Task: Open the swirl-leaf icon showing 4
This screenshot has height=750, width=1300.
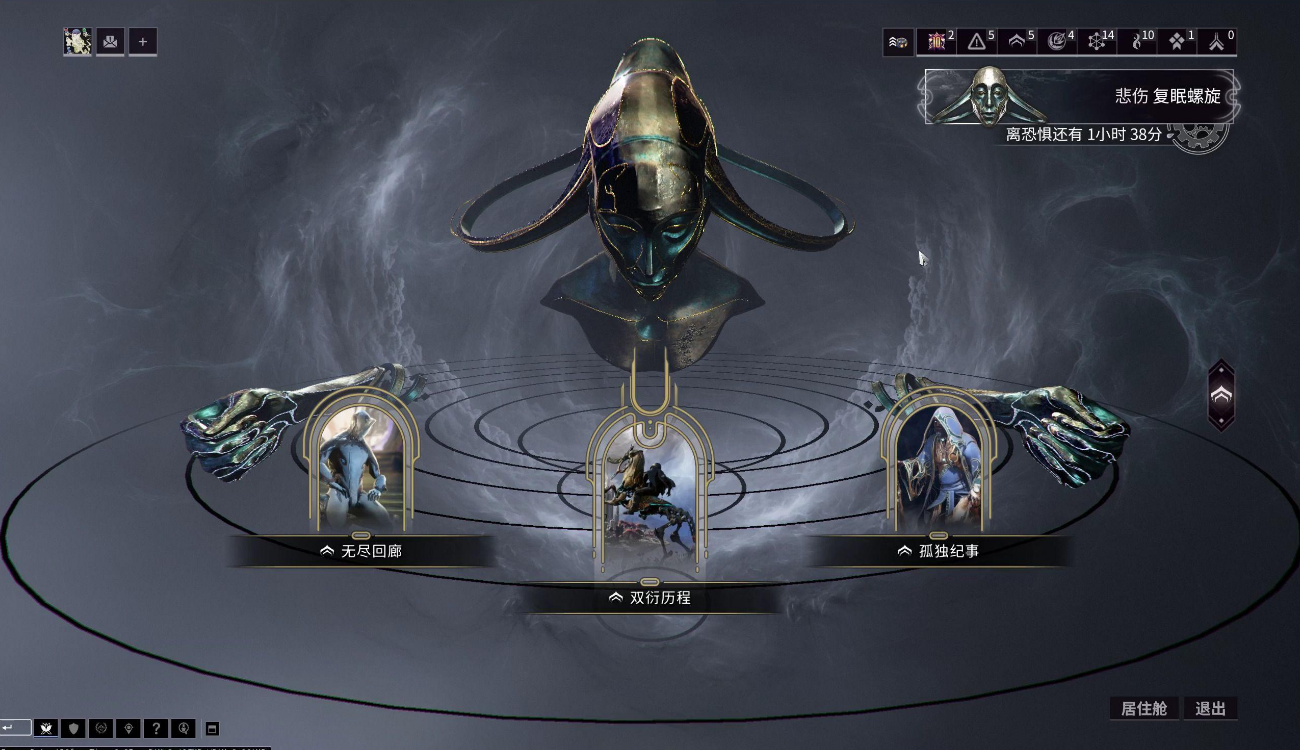Action: (1056, 42)
